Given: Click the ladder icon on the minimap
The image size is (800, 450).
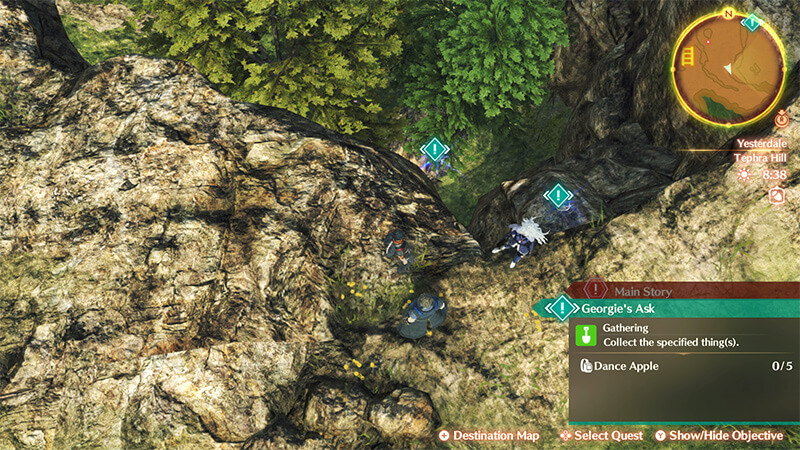Looking at the screenshot, I should click(x=689, y=58).
